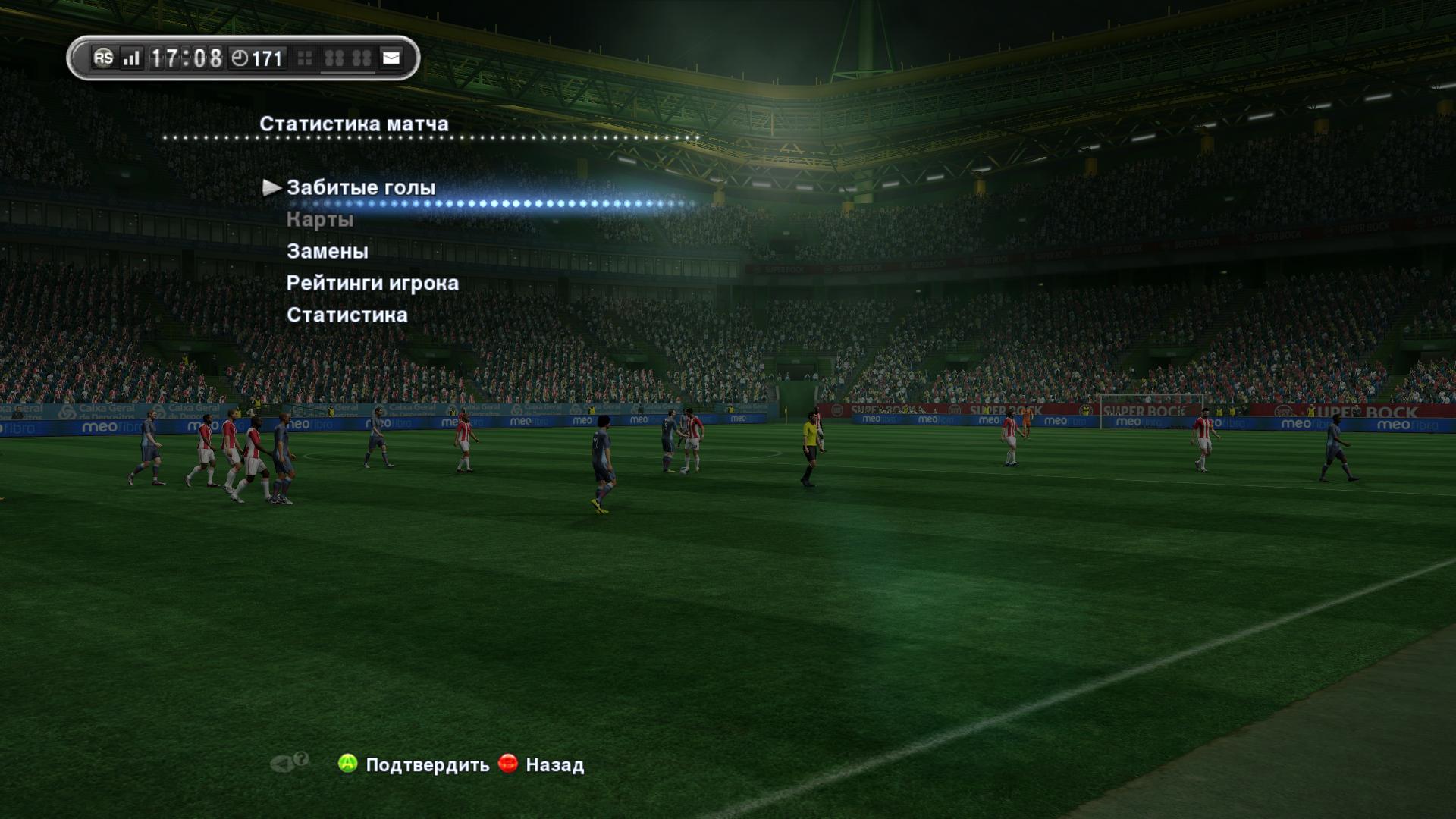Select the greyed-out Карты entry
Screen dimensions: 1456x819
(320, 220)
